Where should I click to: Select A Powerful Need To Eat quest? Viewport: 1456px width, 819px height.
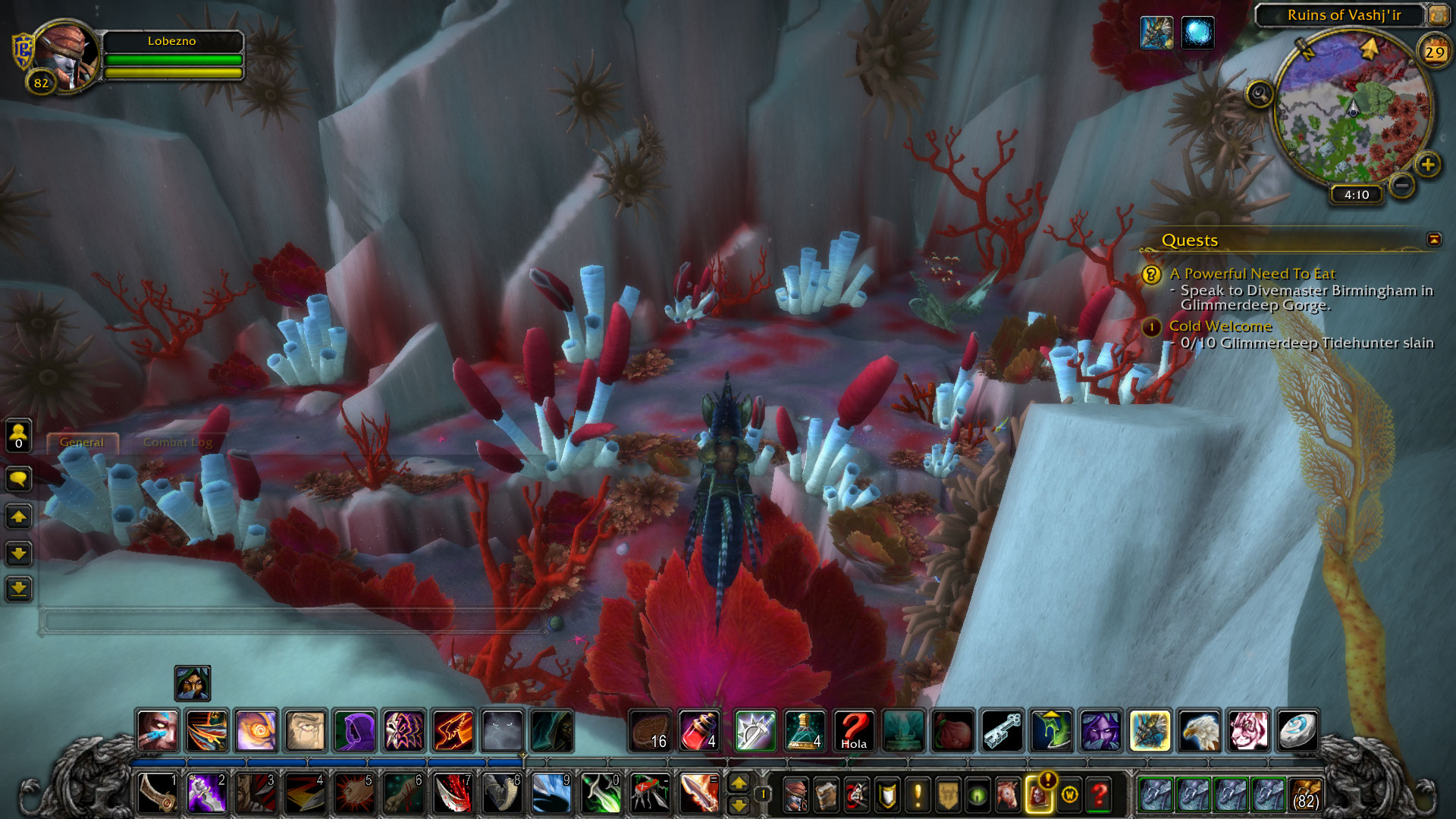(x=1252, y=274)
